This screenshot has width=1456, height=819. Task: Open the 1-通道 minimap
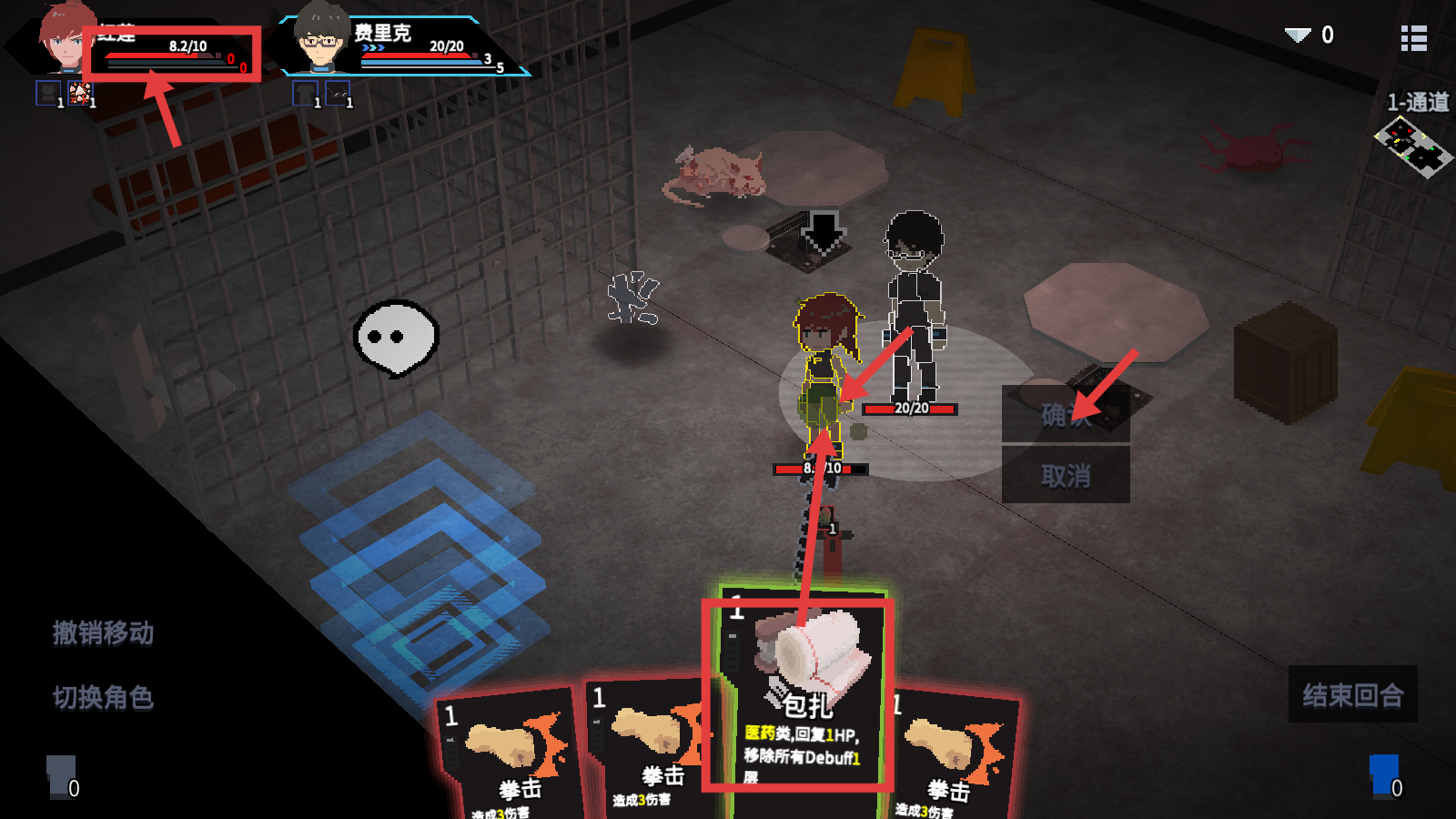pos(1413,147)
